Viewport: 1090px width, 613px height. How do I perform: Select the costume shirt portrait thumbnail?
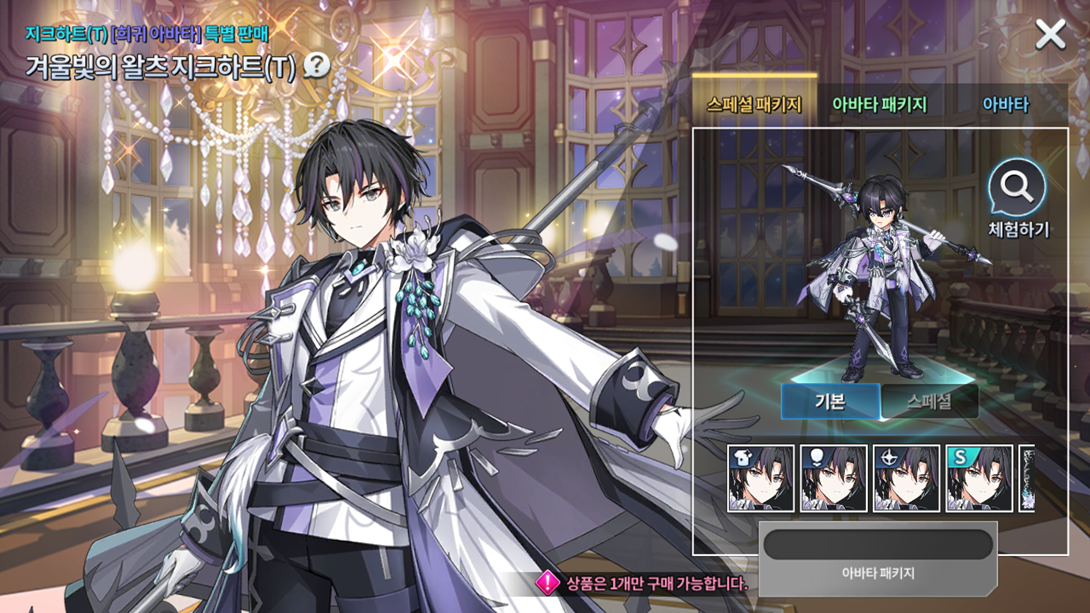(x=761, y=479)
